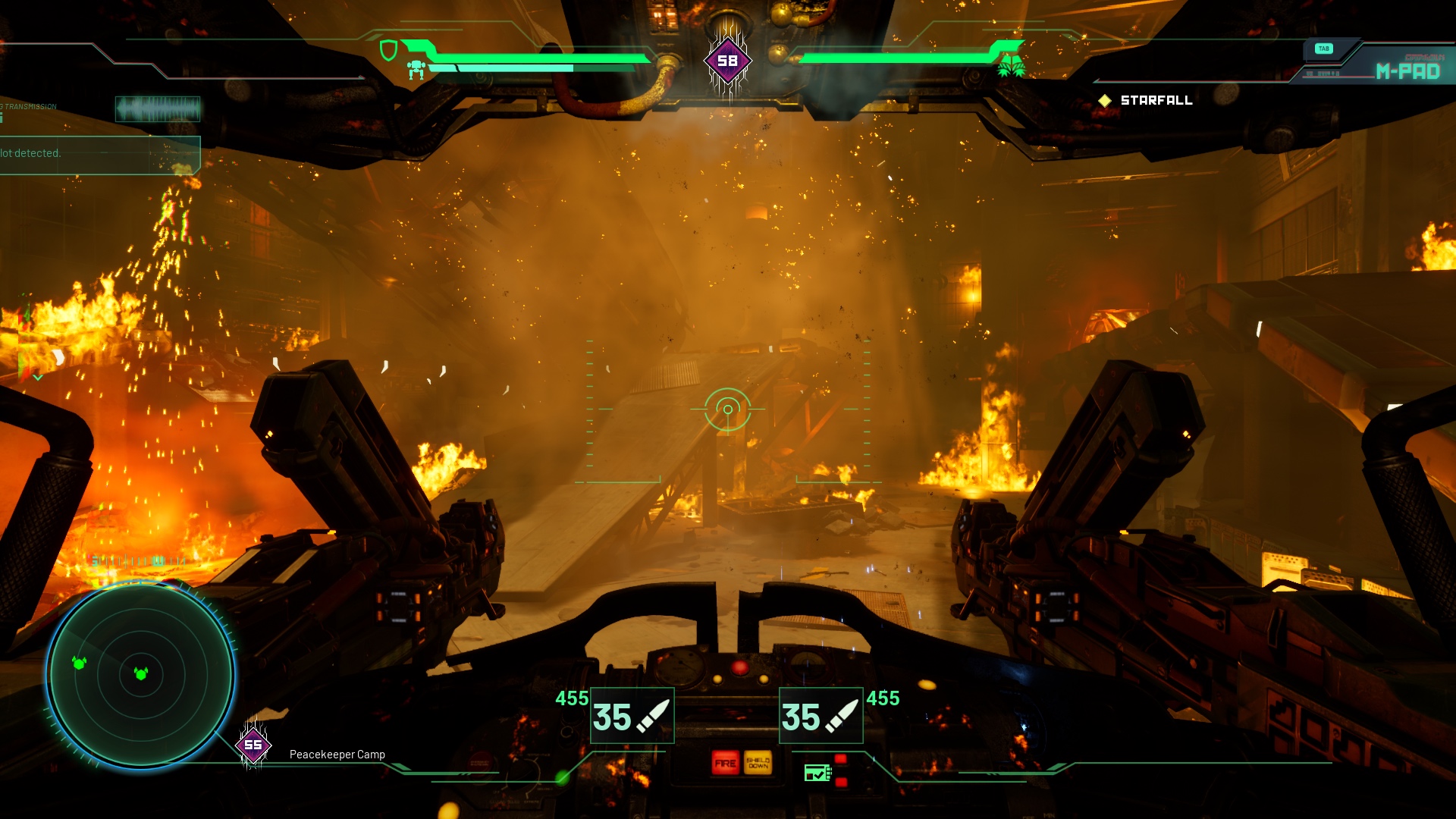Click the green M-PAD checklist icon near the ammo panels
The width and height of the screenshot is (1456, 819).
pyautogui.click(x=817, y=773)
